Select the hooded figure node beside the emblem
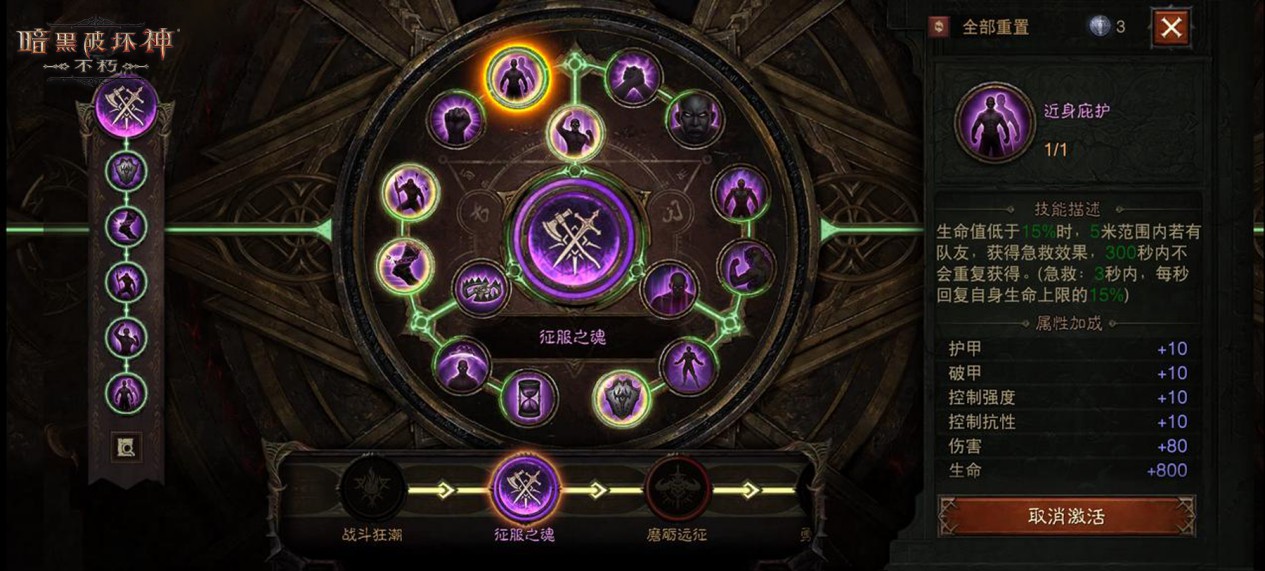This screenshot has height=571, width=1265. coord(668,288)
